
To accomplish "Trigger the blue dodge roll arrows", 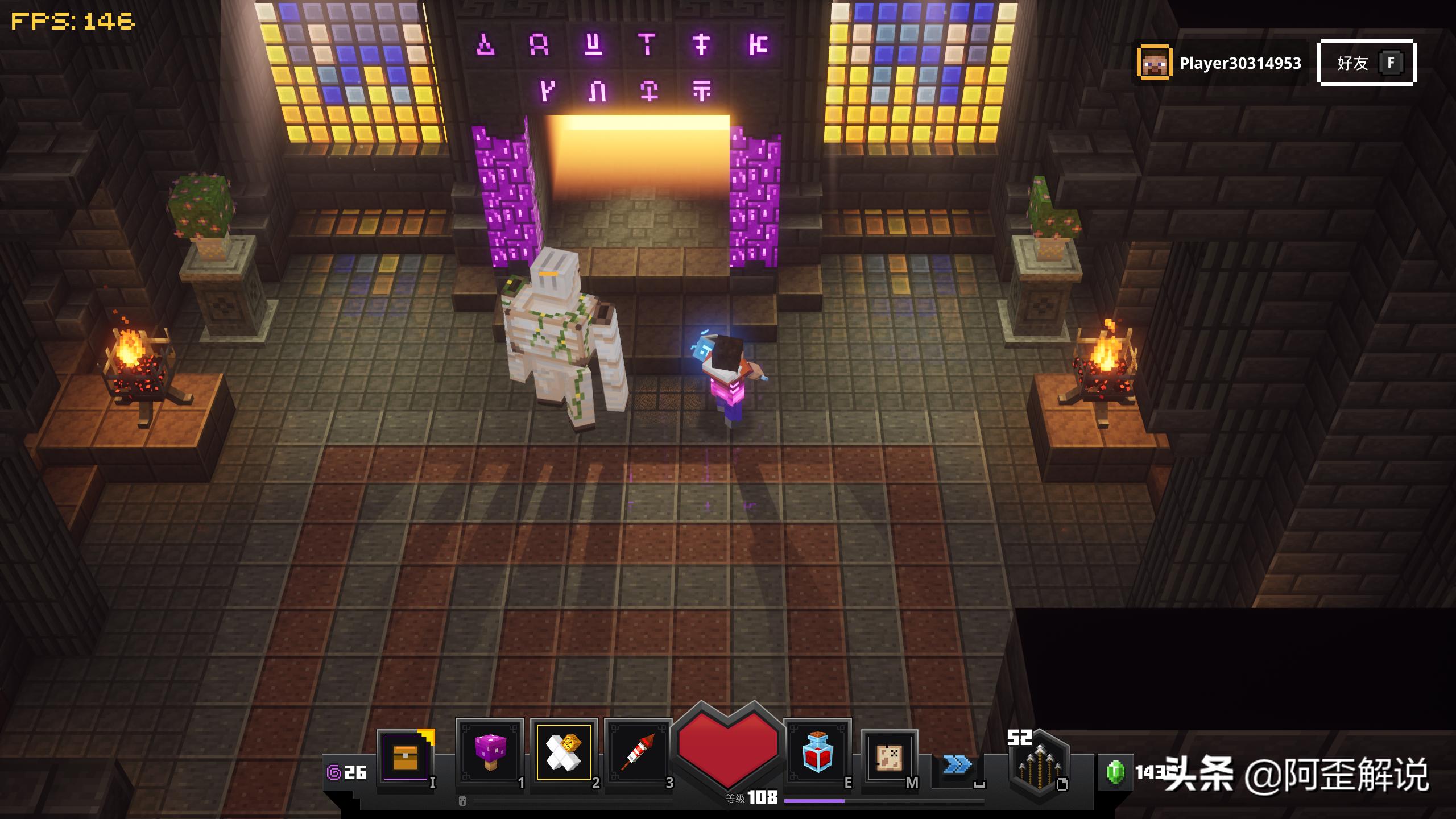I will tap(957, 765).
